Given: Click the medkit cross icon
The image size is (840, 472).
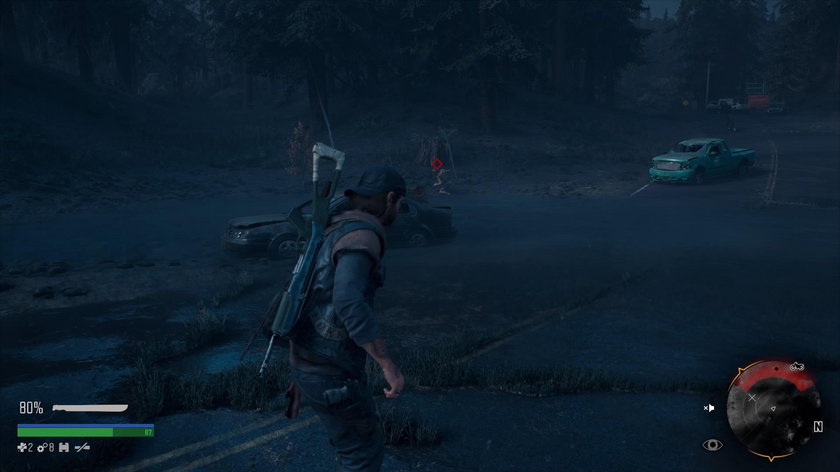Looking at the screenshot, I should pos(23,446).
